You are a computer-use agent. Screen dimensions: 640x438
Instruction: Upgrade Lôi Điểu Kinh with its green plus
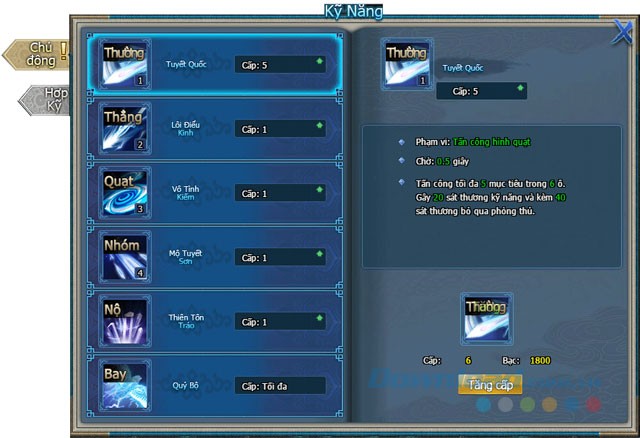tap(319, 126)
